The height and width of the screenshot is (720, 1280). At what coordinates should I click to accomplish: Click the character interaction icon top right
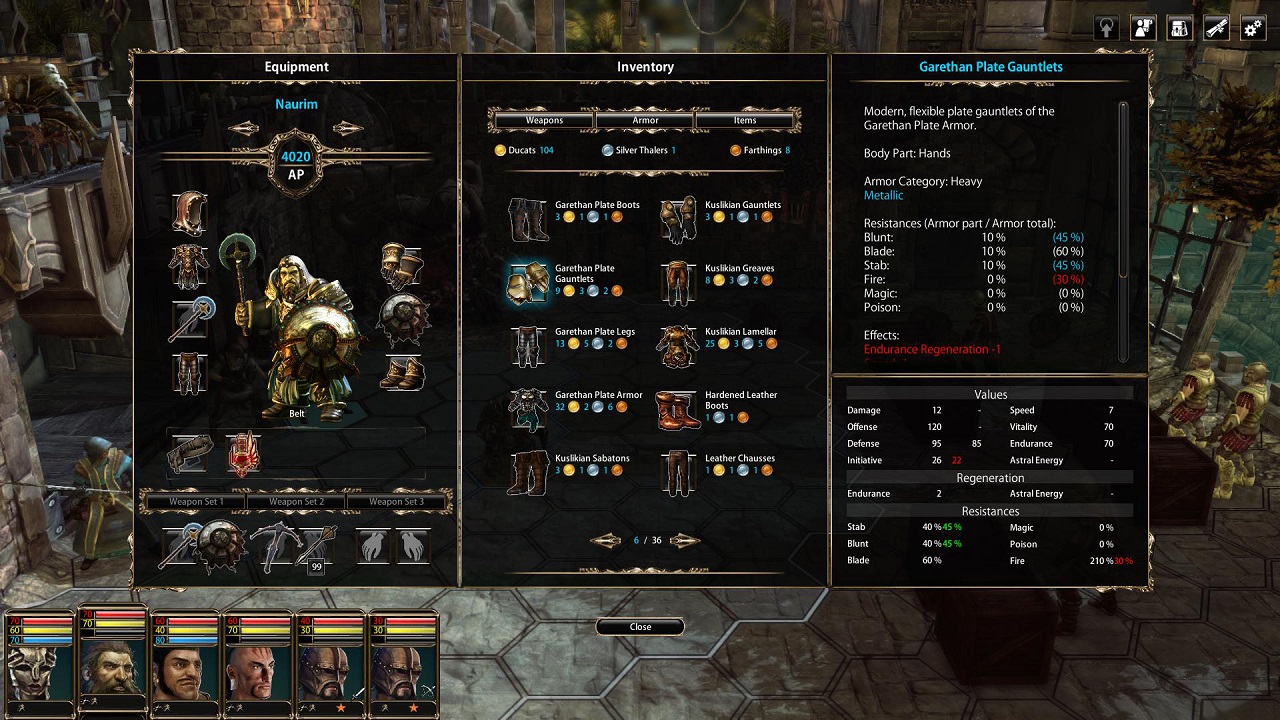click(x=1140, y=27)
